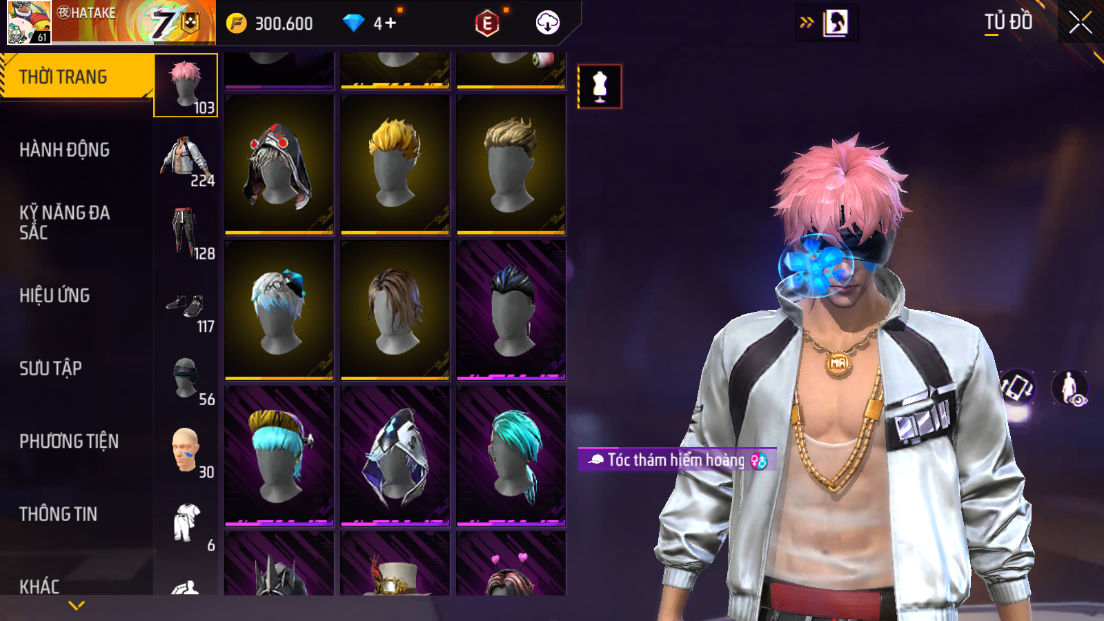Viewport: 1104px width, 621px height.
Task: Open the face mask subcategory
Action: tap(186, 378)
